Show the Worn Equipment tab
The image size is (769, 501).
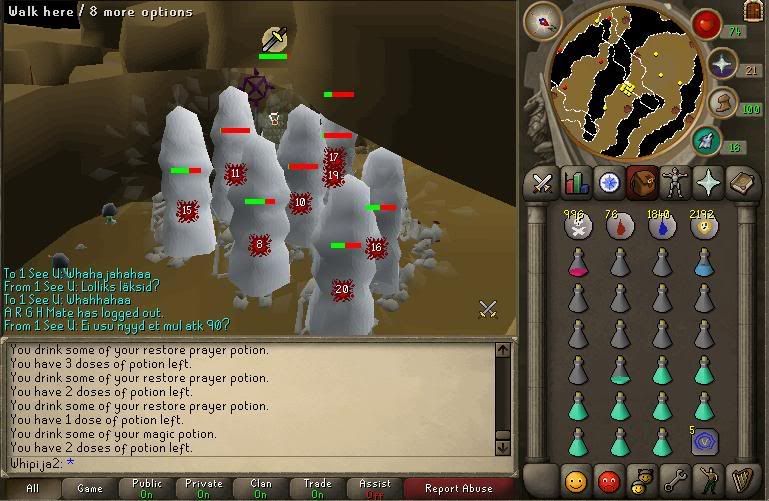(676, 183)
